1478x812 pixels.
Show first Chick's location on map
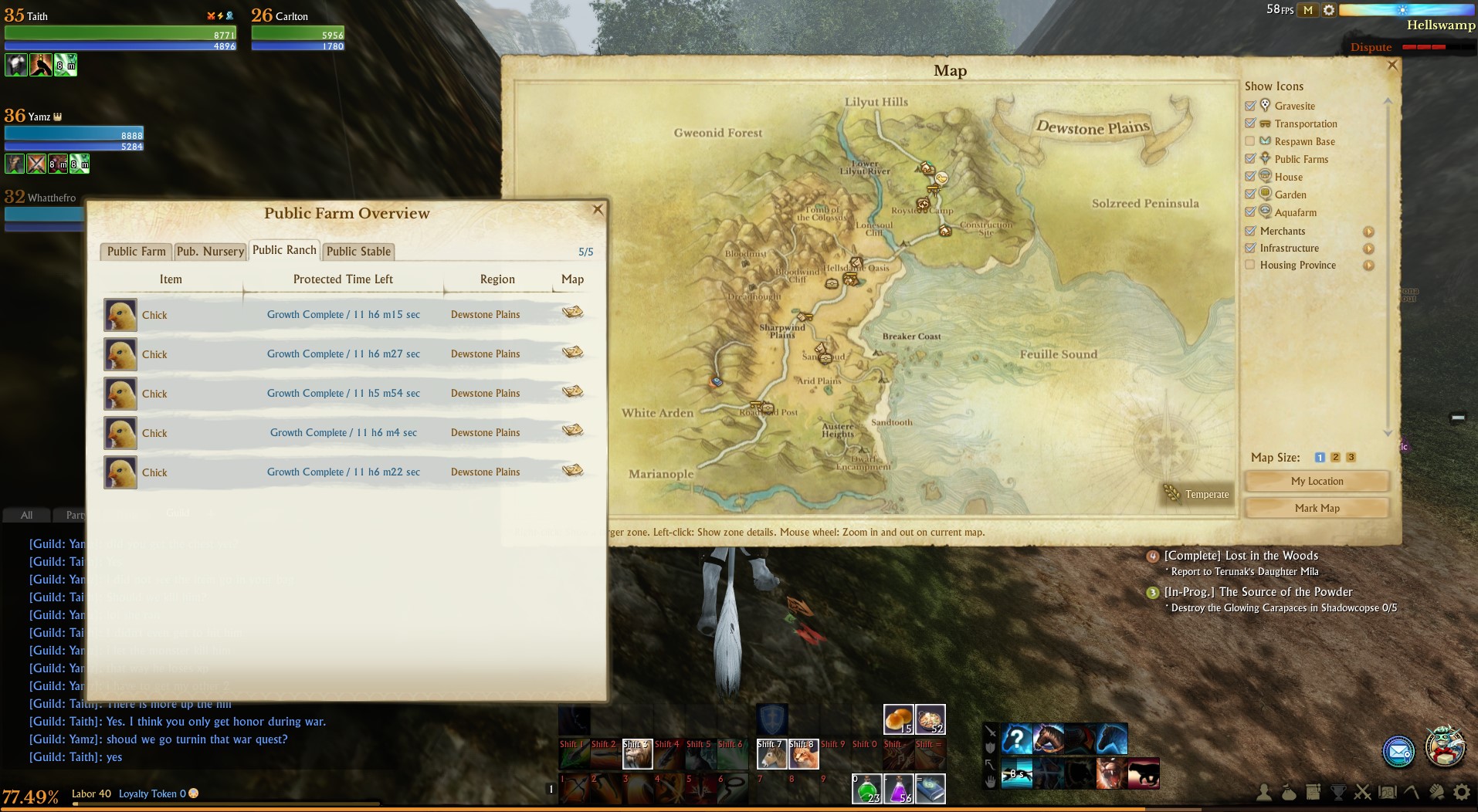pos(572,313)
